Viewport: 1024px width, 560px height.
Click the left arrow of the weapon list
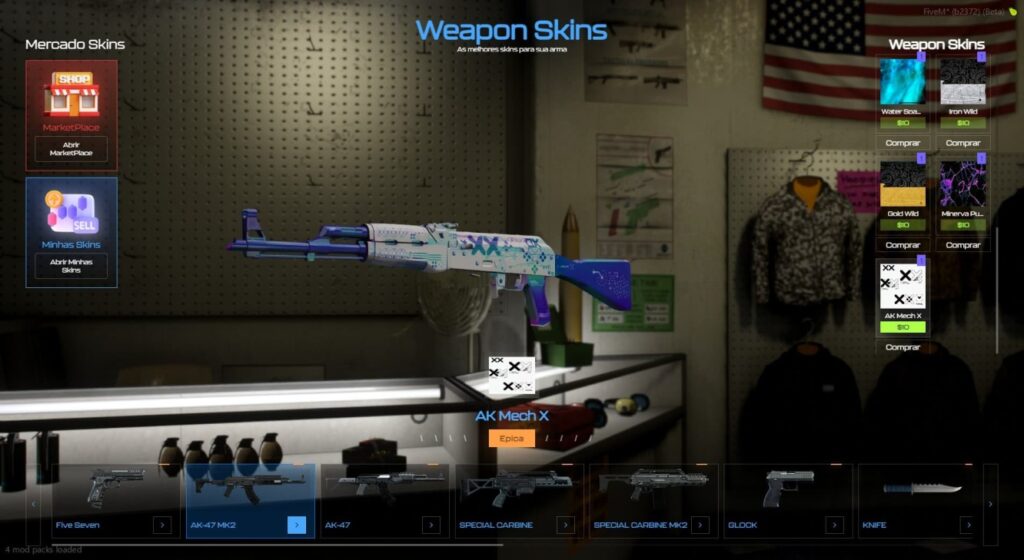(x=36, y=504)
